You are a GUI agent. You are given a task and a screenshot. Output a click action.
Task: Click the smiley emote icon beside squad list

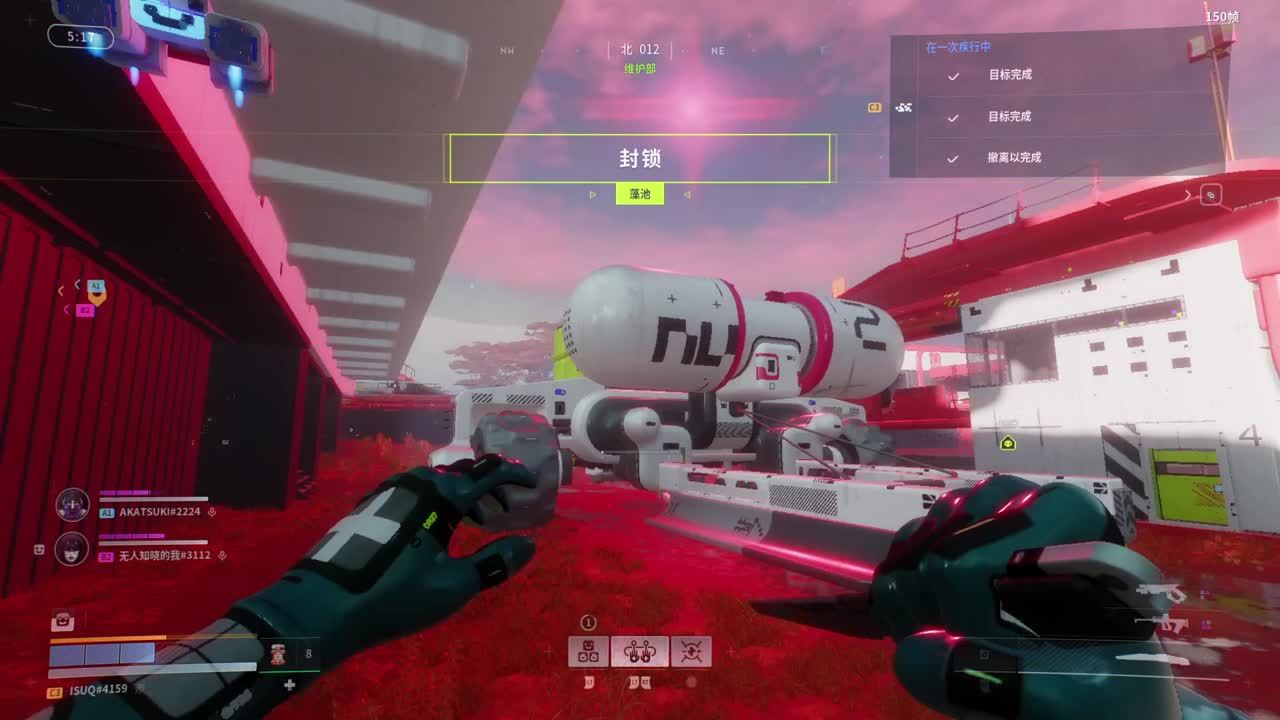tap(39, 549)
